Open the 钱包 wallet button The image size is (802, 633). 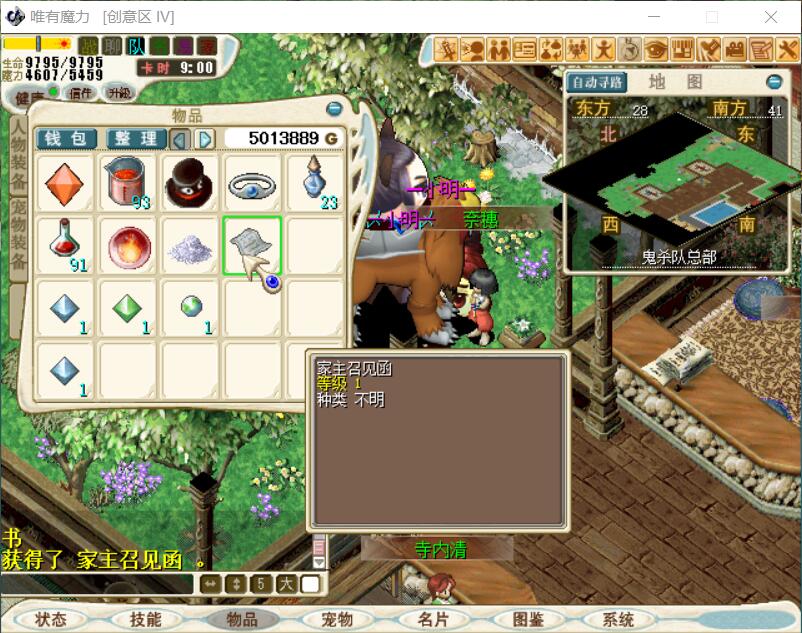point(66,138)
